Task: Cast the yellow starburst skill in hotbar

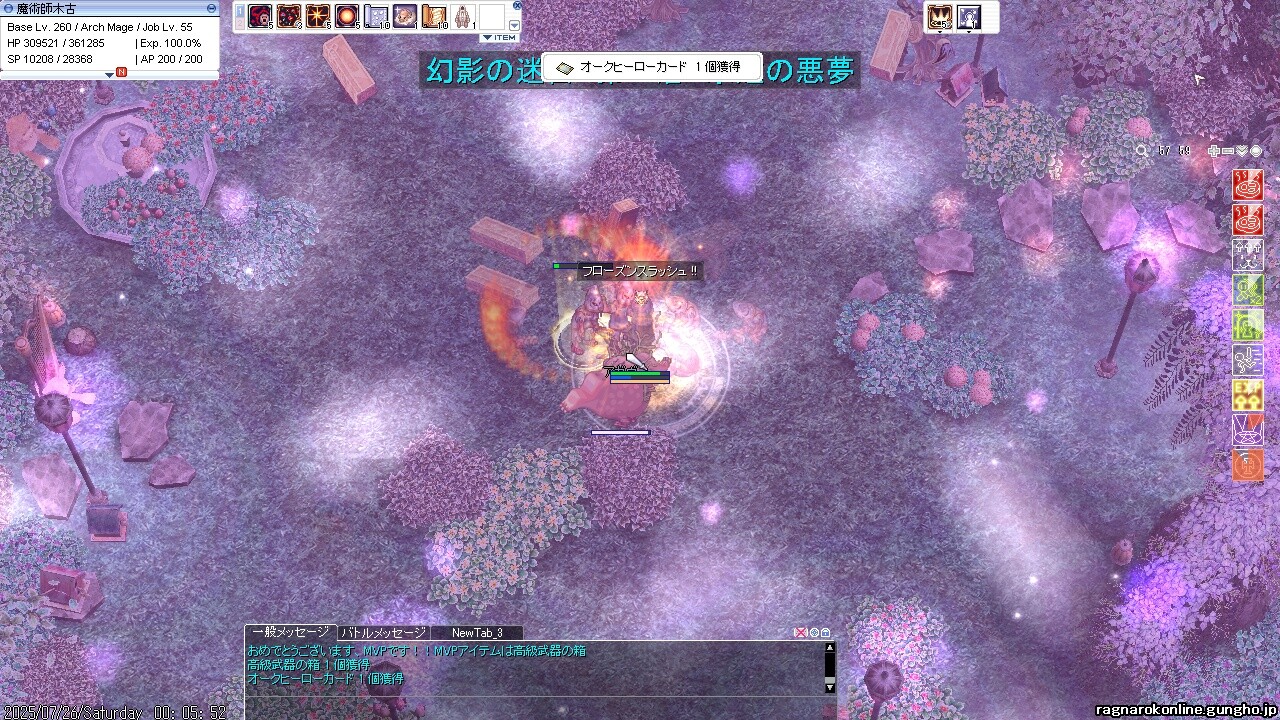Action: (x=318, y=16)
